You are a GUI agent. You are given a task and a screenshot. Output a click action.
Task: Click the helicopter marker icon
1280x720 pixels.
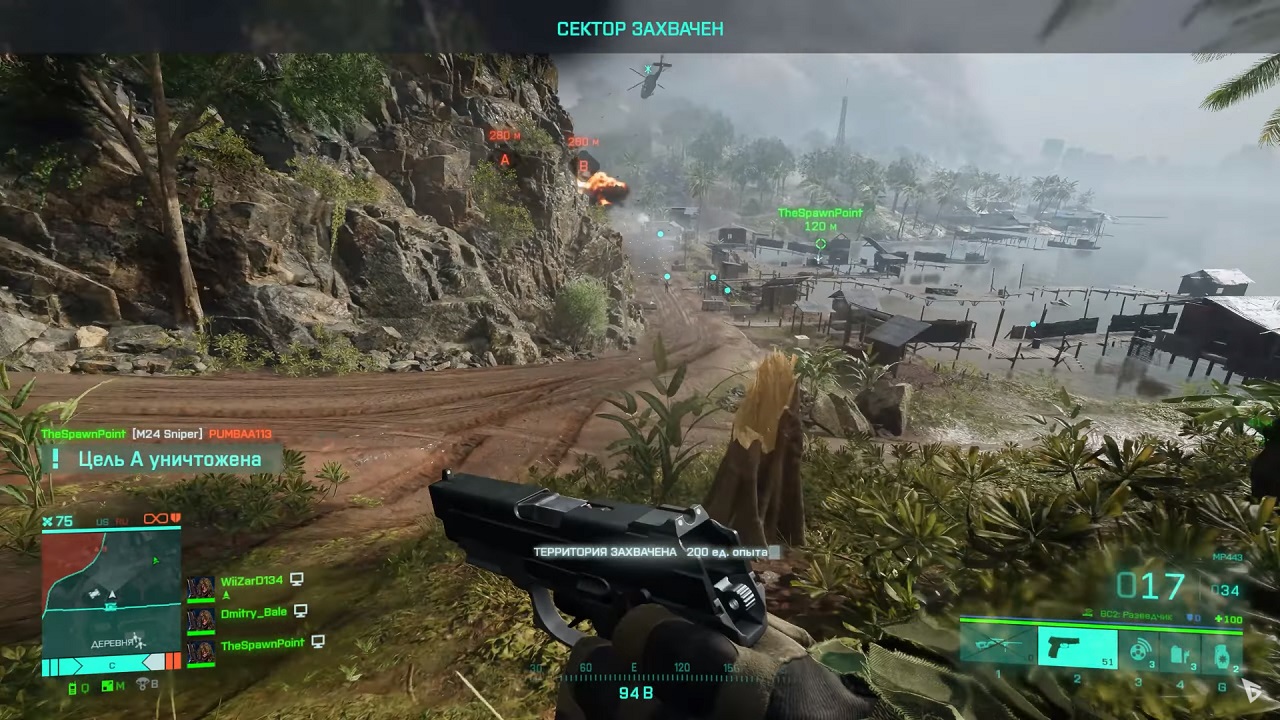[x=648, y=69]
